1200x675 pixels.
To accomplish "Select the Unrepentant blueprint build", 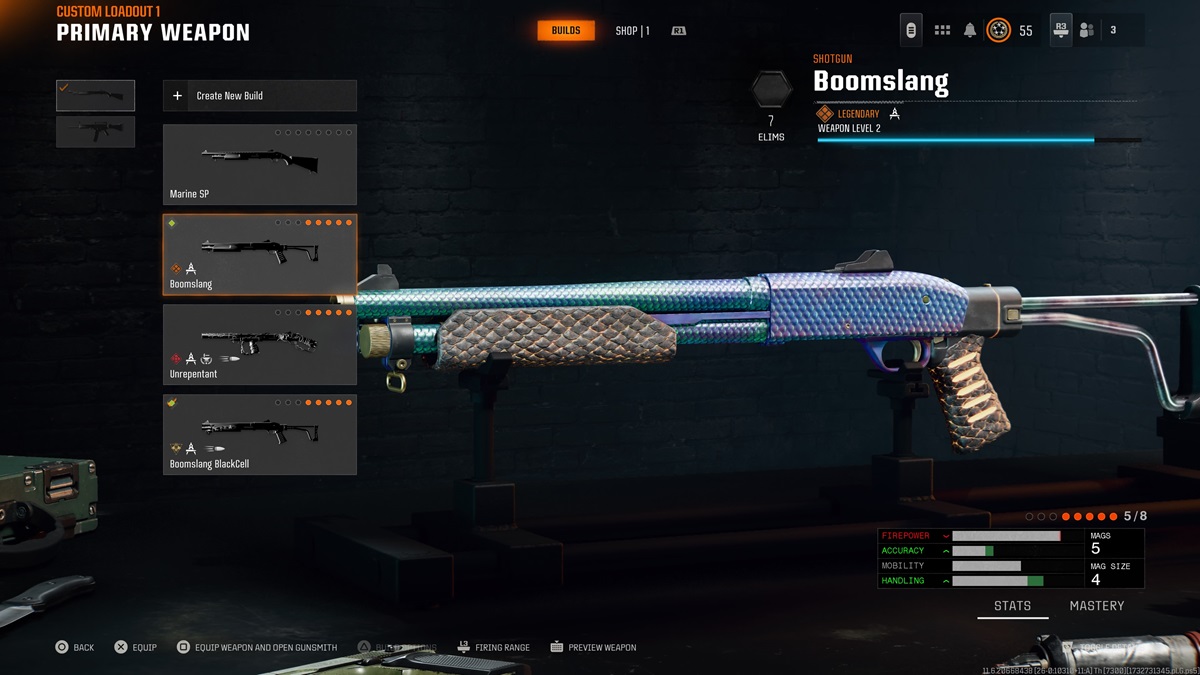I will point(259,345).
